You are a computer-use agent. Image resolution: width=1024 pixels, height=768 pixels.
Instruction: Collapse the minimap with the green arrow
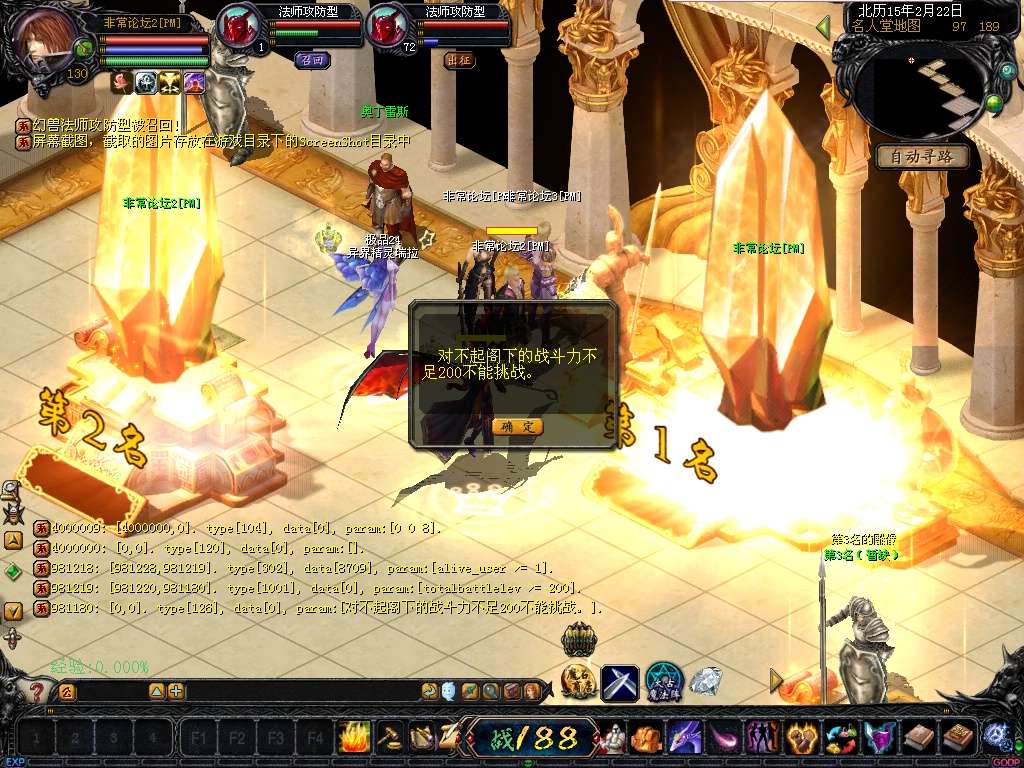click(x=824, y=27)
